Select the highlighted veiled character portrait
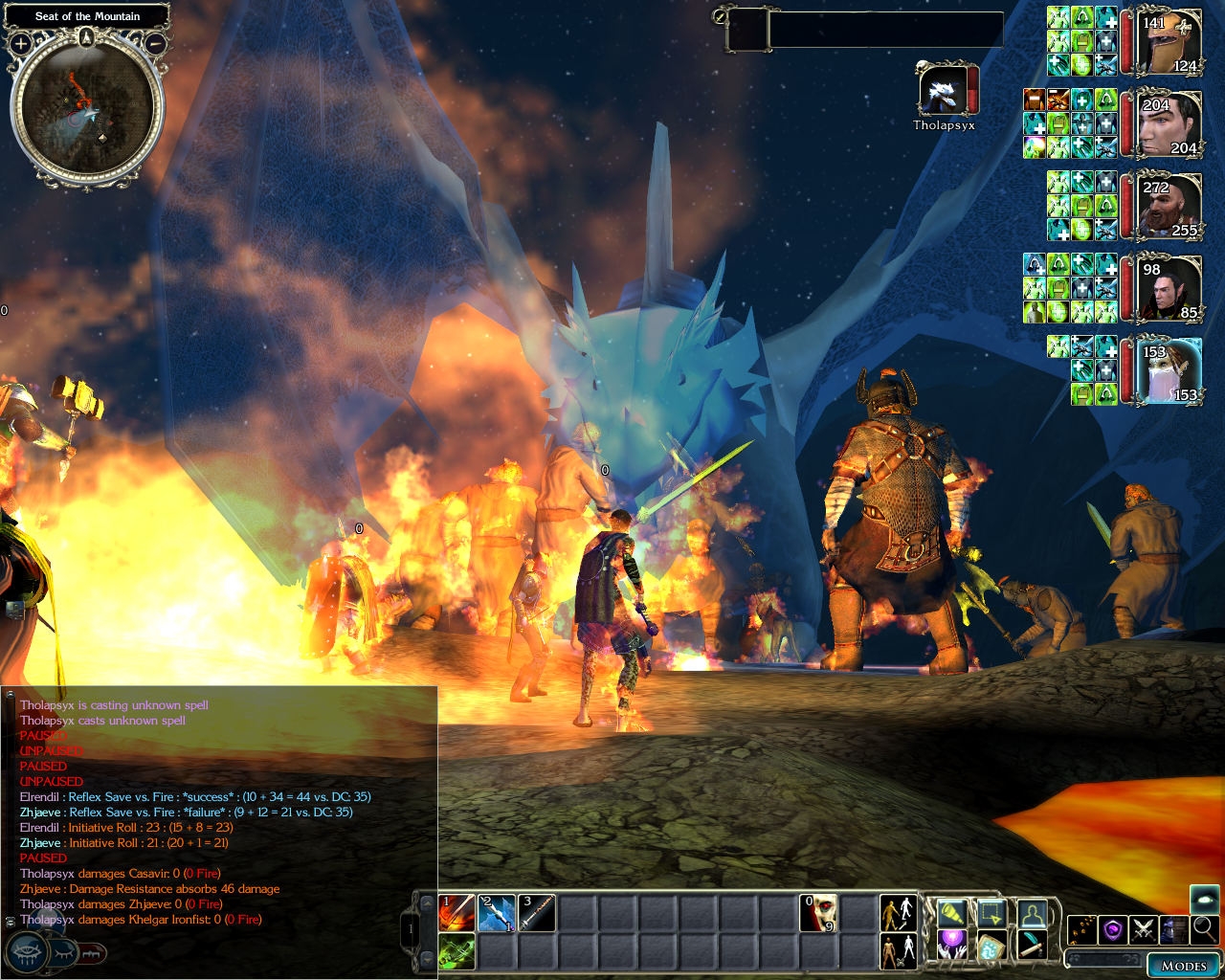 [1170, 369]
